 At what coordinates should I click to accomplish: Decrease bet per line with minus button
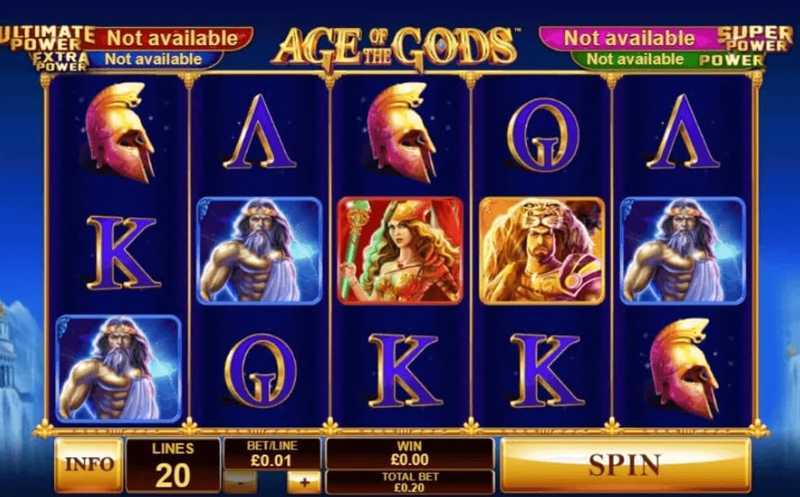242,482
